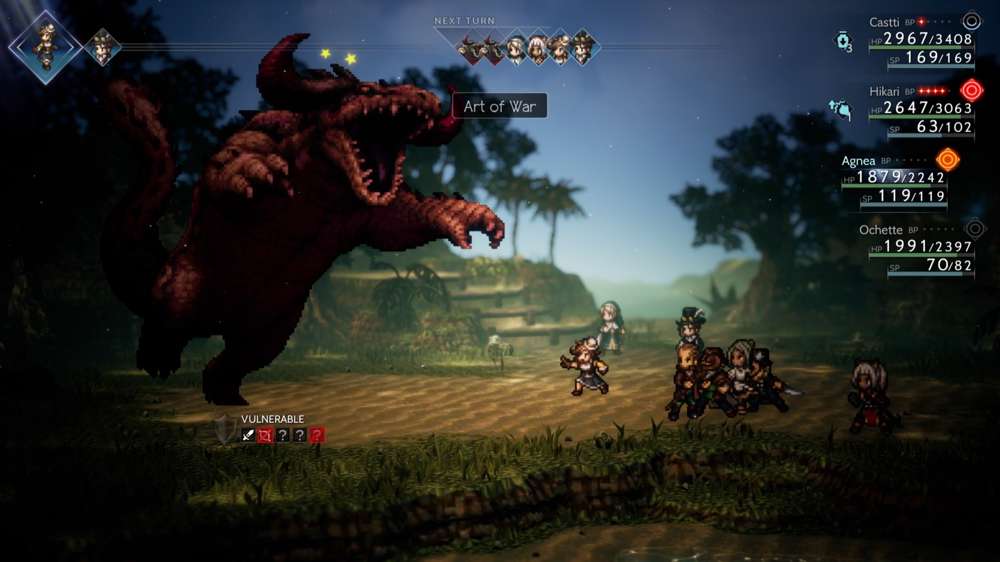This screenshot has height=562, width=1000.
Task: Click Hikari's stat-up buff icon
Action: 840,109
